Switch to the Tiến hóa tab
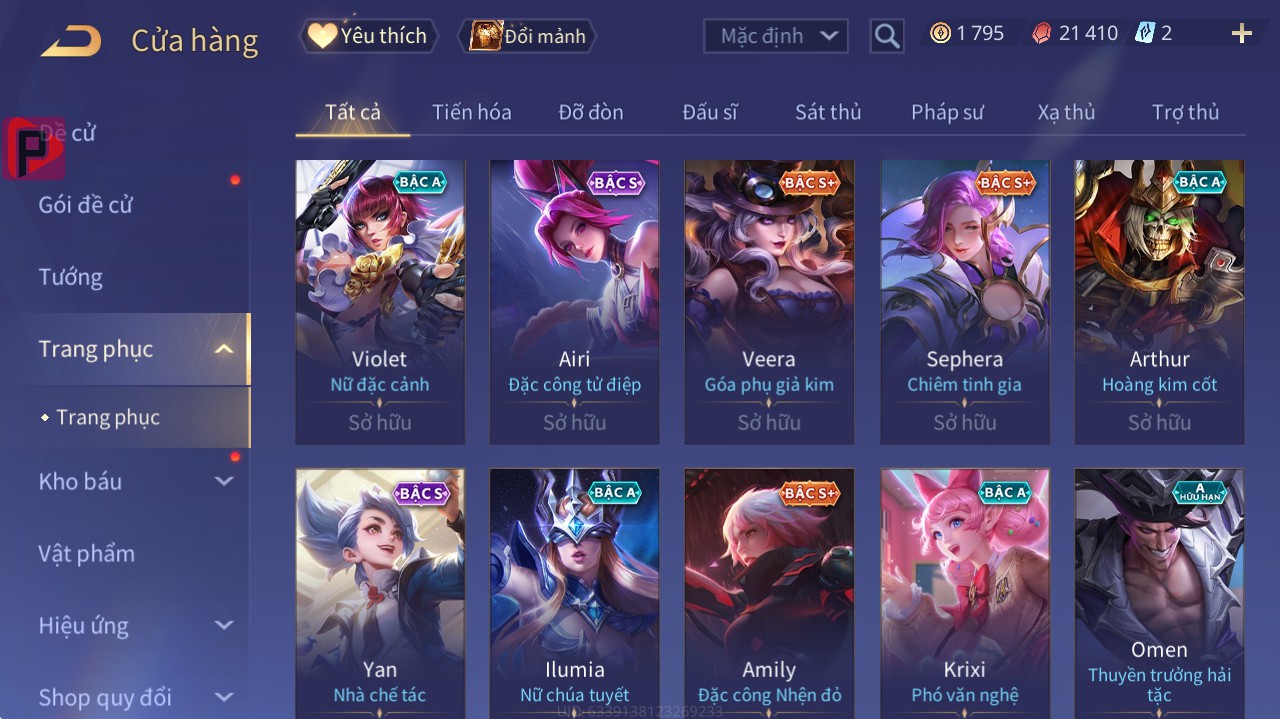The width and height of the screenshot is (1280, 719). coord(471,112)
